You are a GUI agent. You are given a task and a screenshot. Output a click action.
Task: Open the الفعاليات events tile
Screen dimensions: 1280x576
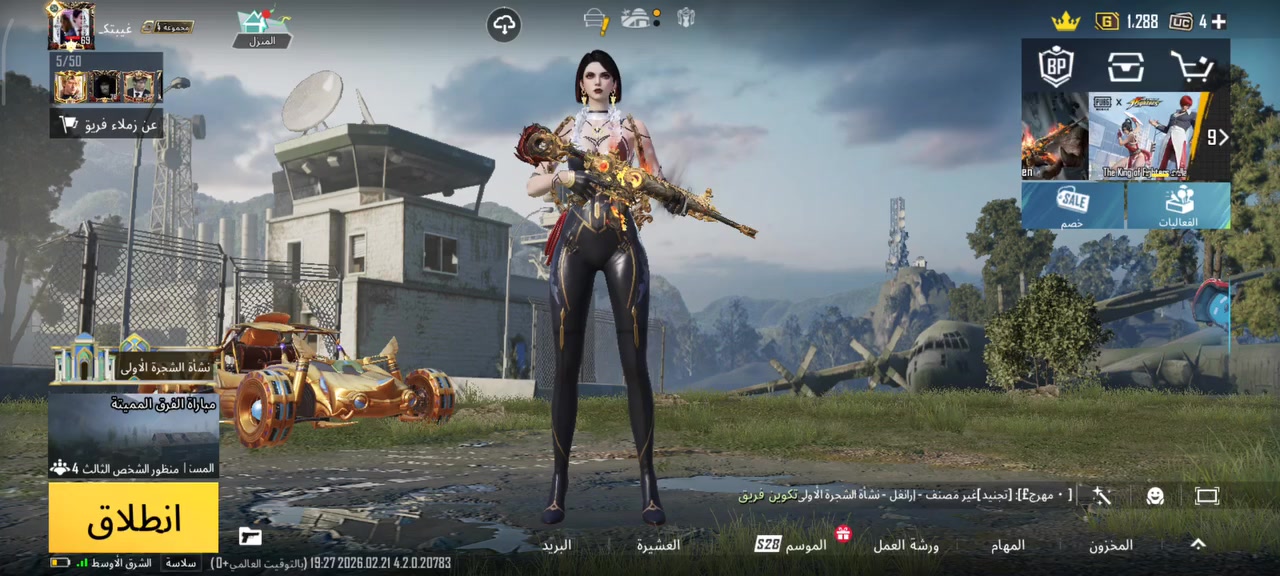(x=1179, y=205)
